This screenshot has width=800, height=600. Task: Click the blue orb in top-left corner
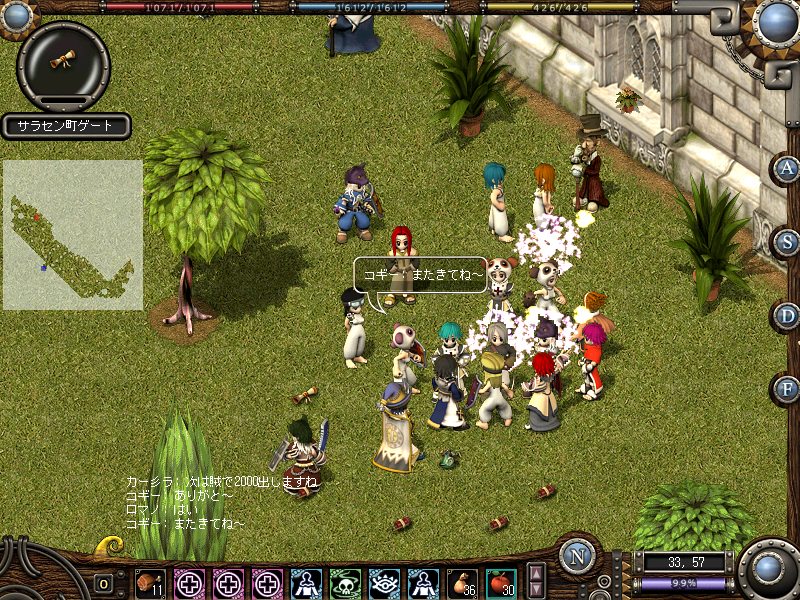click(x=16, y=14)
